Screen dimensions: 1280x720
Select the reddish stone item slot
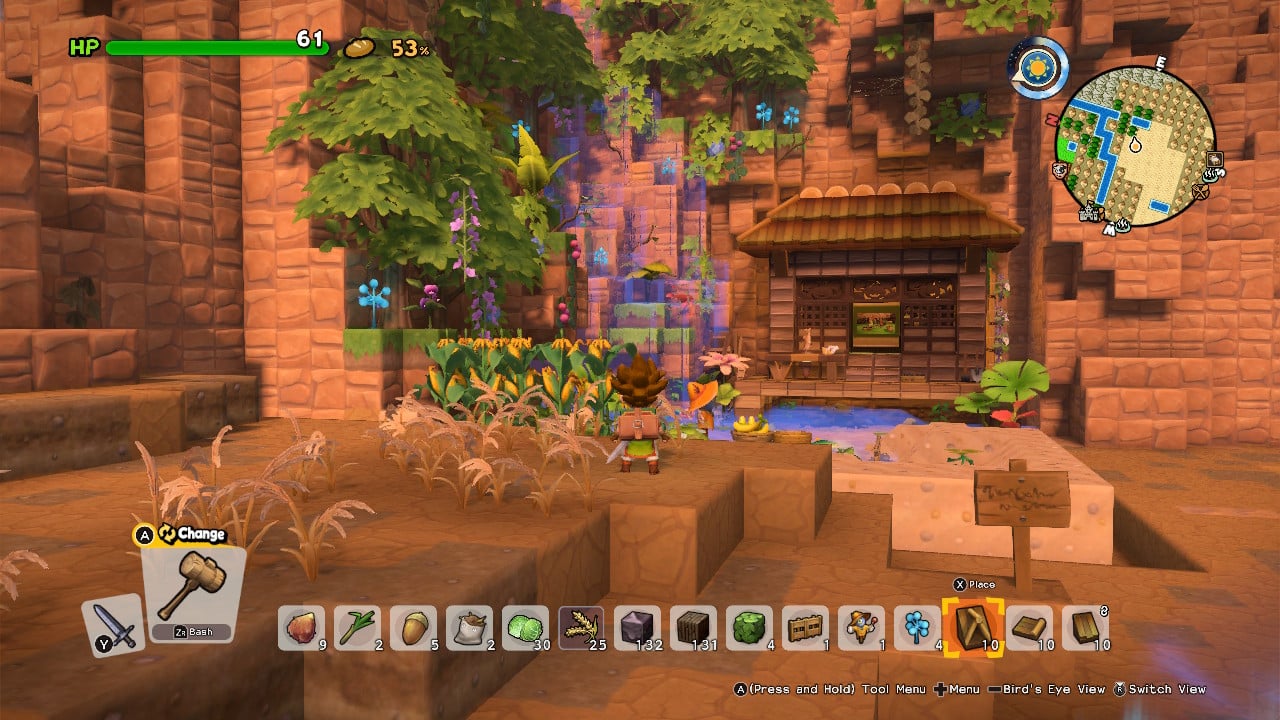point(301,628)
